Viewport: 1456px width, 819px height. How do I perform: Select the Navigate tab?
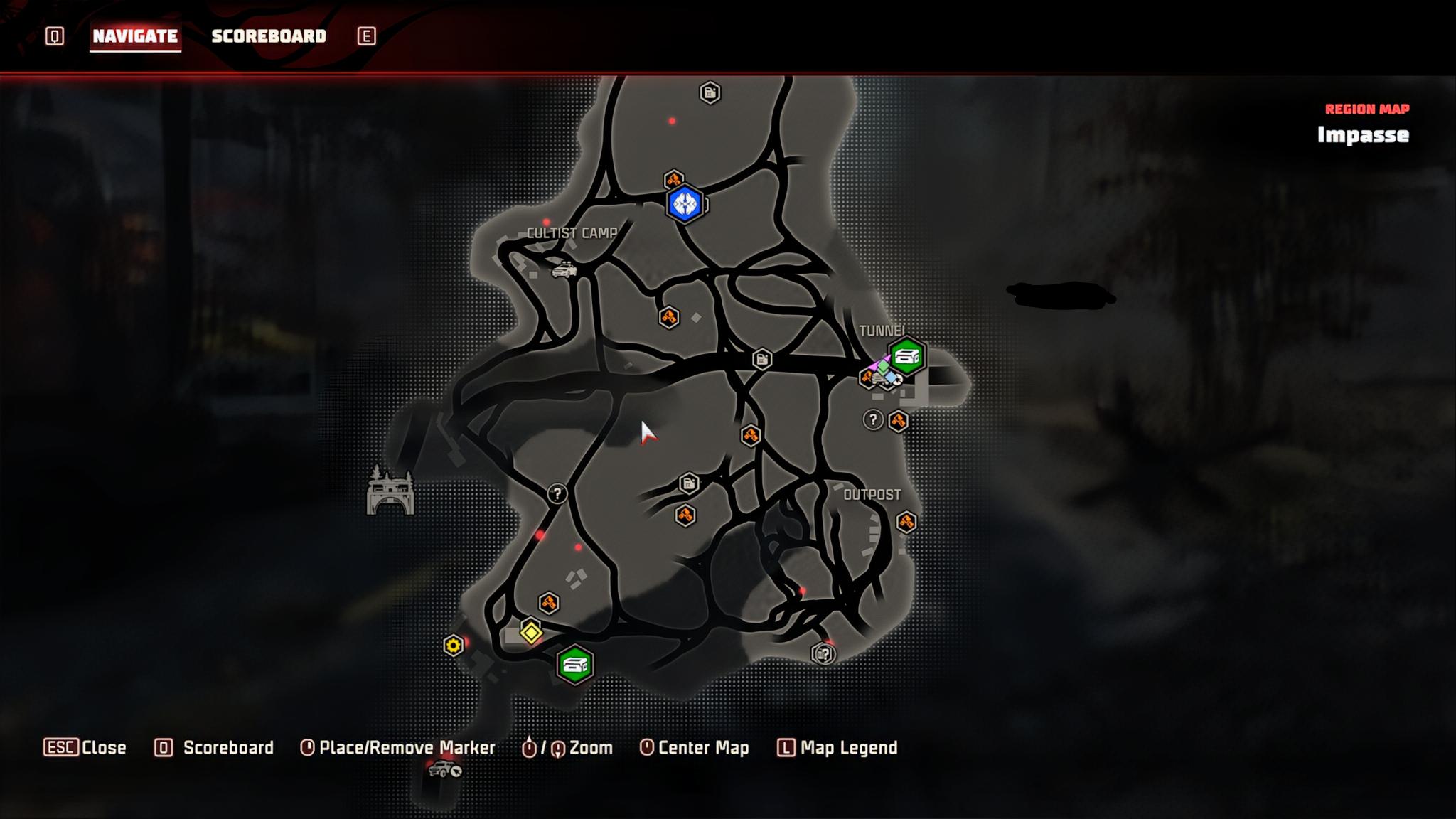[135, 36]
